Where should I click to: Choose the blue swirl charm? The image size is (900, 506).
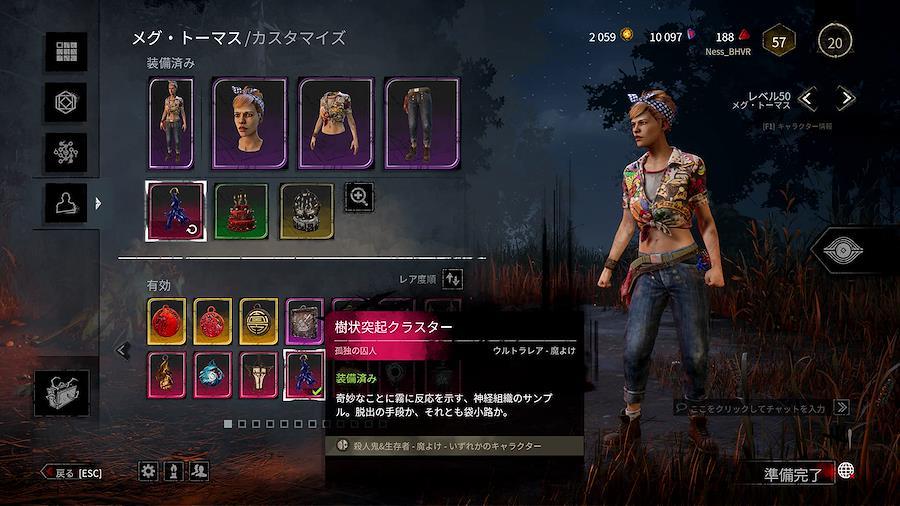(x=212, y=373)
